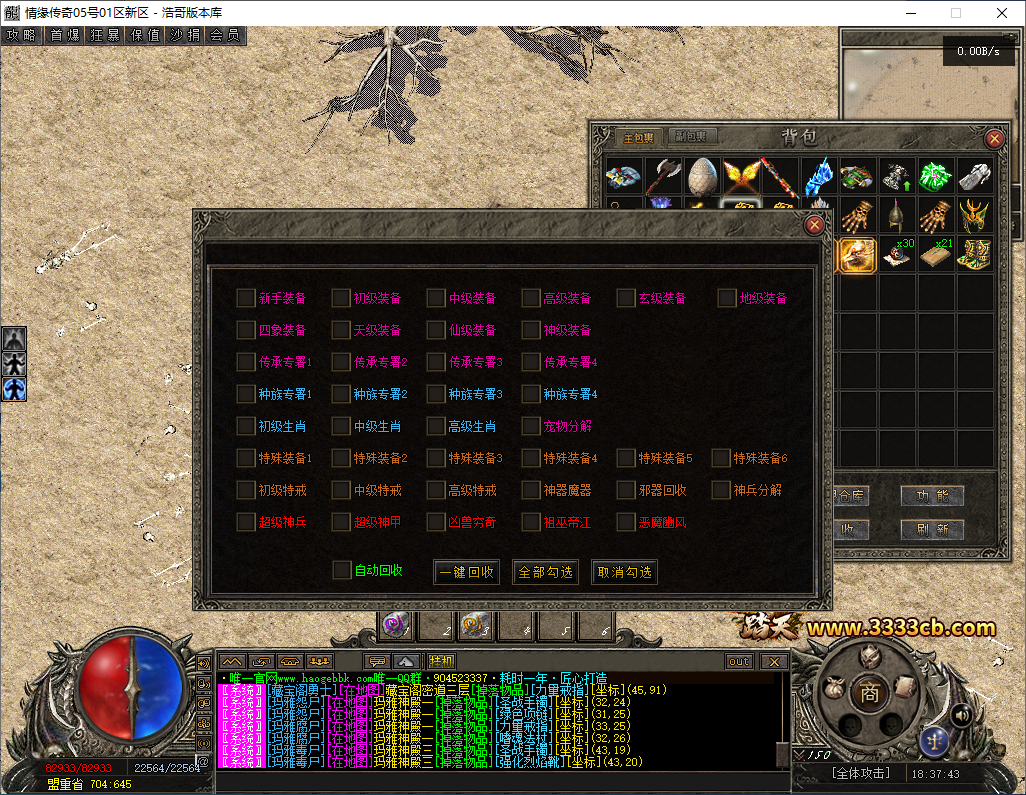Viewport: 1026px width, 795px height.
Task: Select the 超级神兵 checkbox
Action: [x=246, y=522]
